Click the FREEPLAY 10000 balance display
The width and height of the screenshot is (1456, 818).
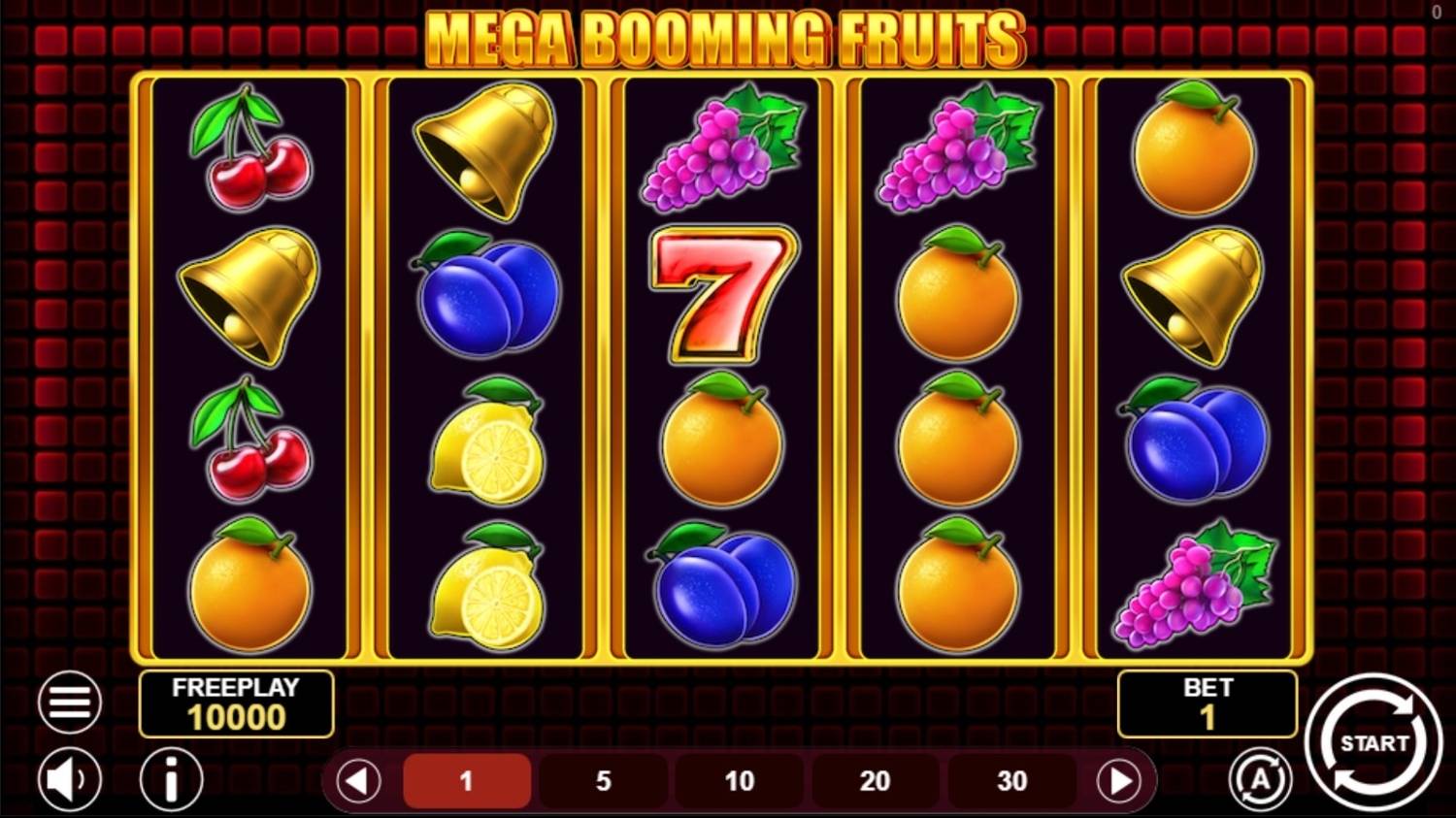pyautogui.click(x=237, y=704)
